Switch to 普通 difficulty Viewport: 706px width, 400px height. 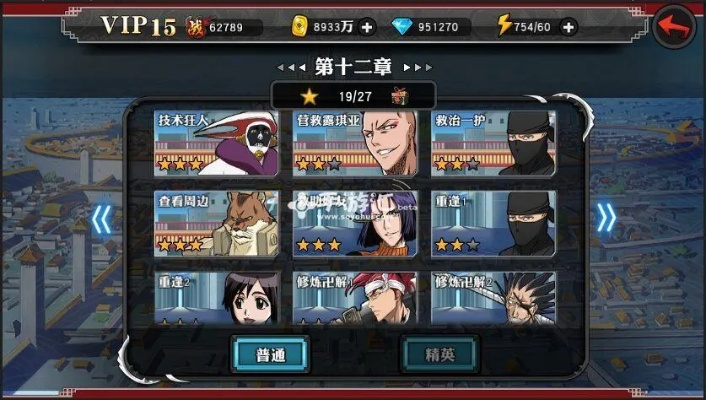(x=270, y=354)
